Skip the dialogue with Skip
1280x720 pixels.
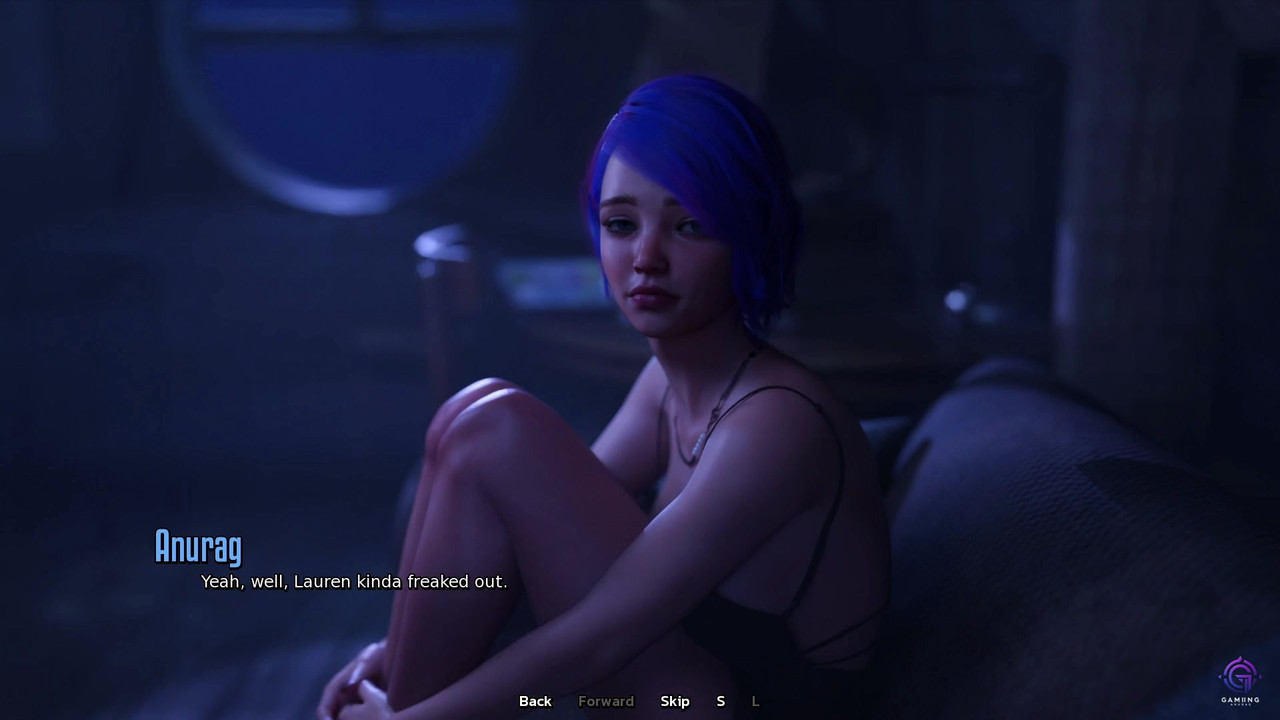point(675,701)
